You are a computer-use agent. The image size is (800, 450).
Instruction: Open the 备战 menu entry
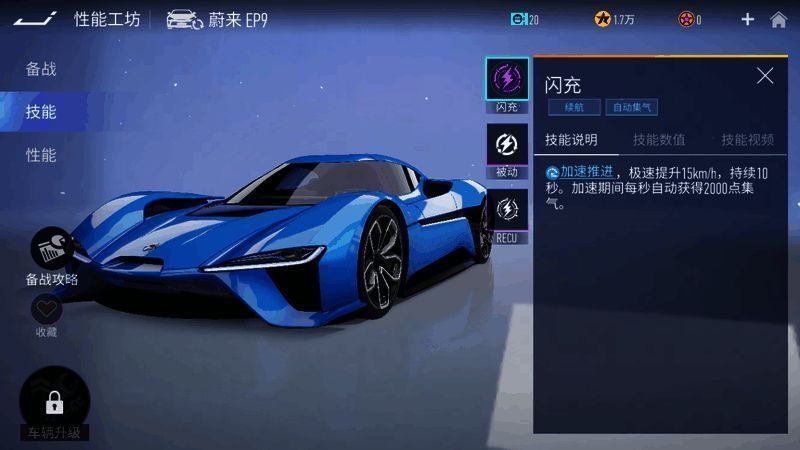coord(41,69)
